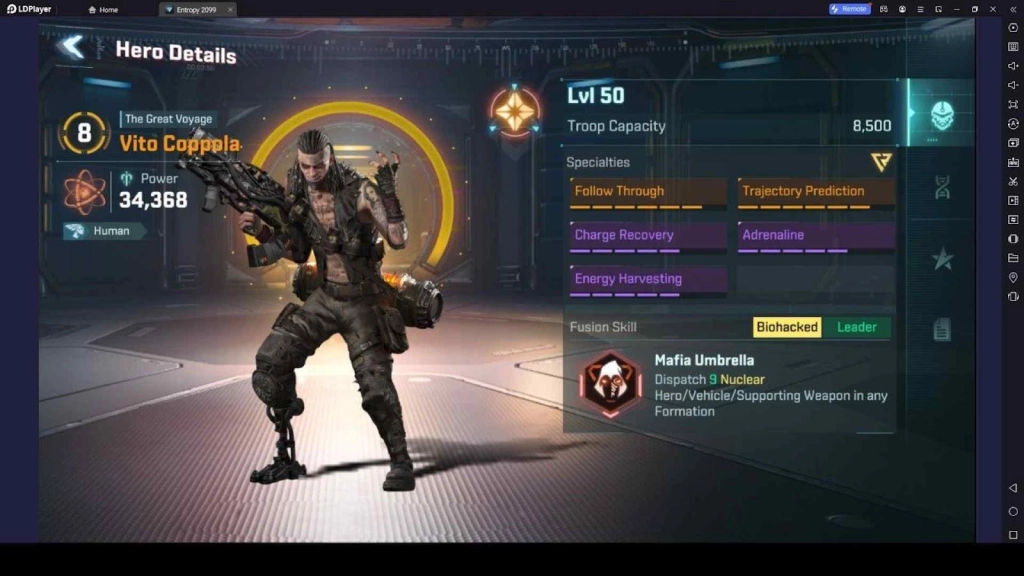Select the hero helmet side tab

pyautogui.click(x=941, y=115)
